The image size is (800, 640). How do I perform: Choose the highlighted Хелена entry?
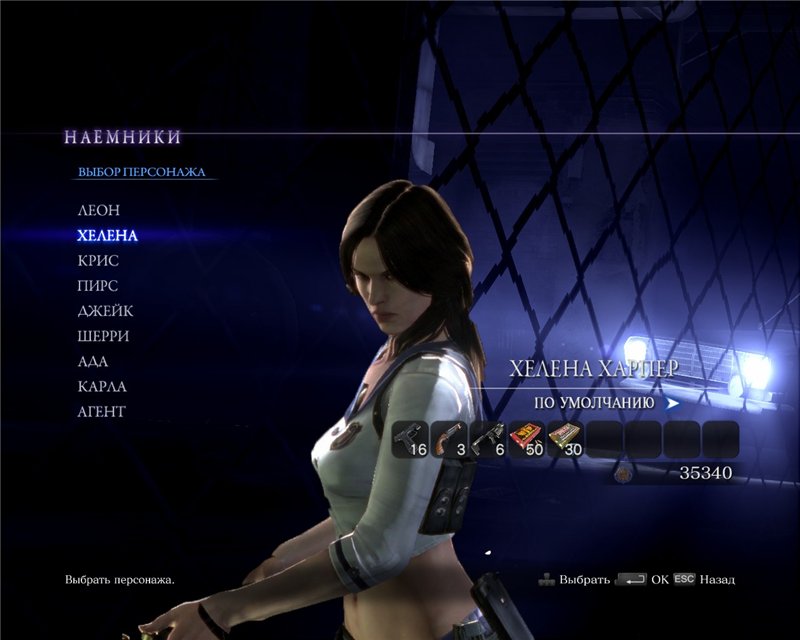click(x=107, y=236)
